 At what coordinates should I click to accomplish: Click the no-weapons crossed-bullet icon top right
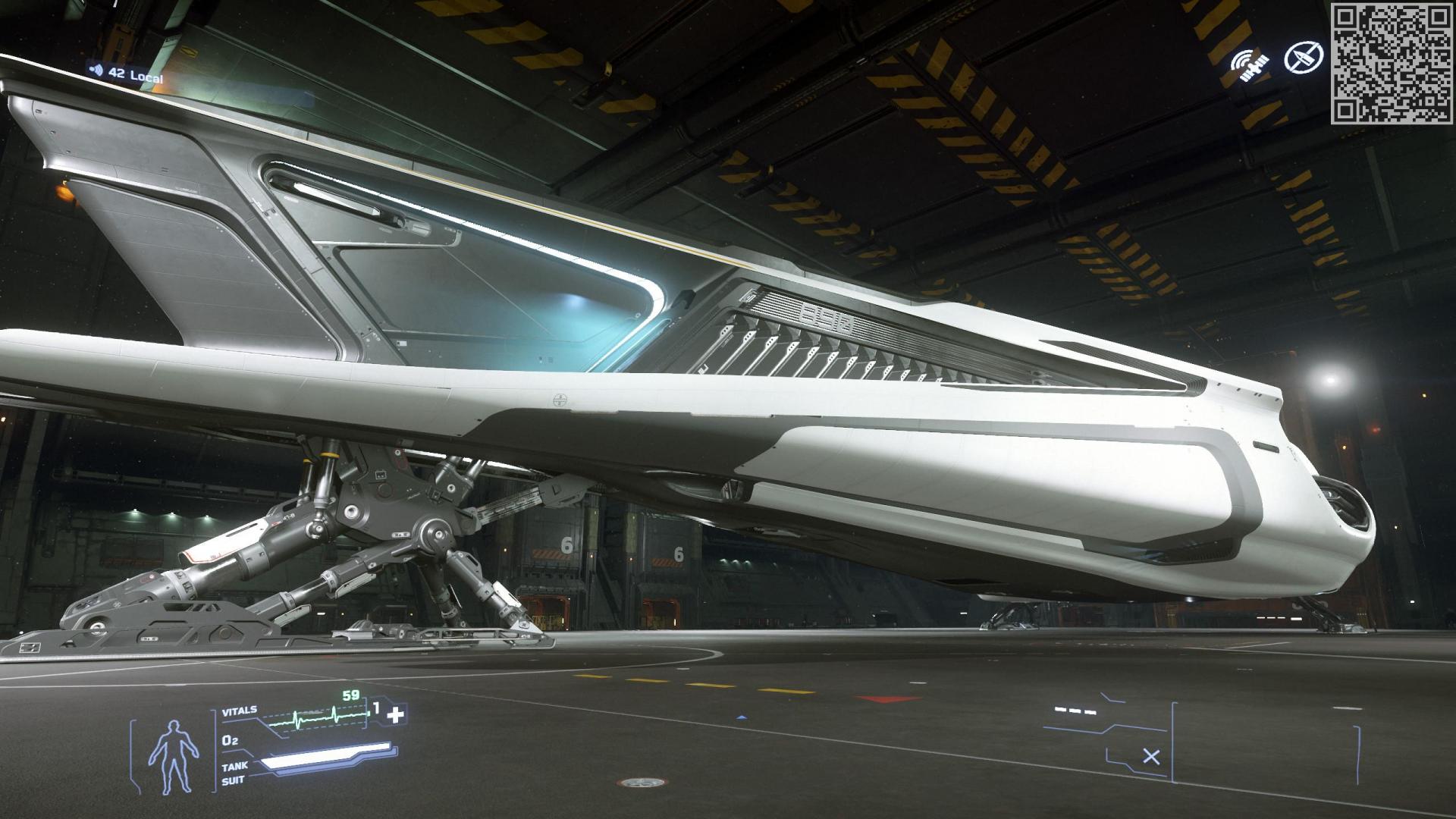coord(1304,58)
